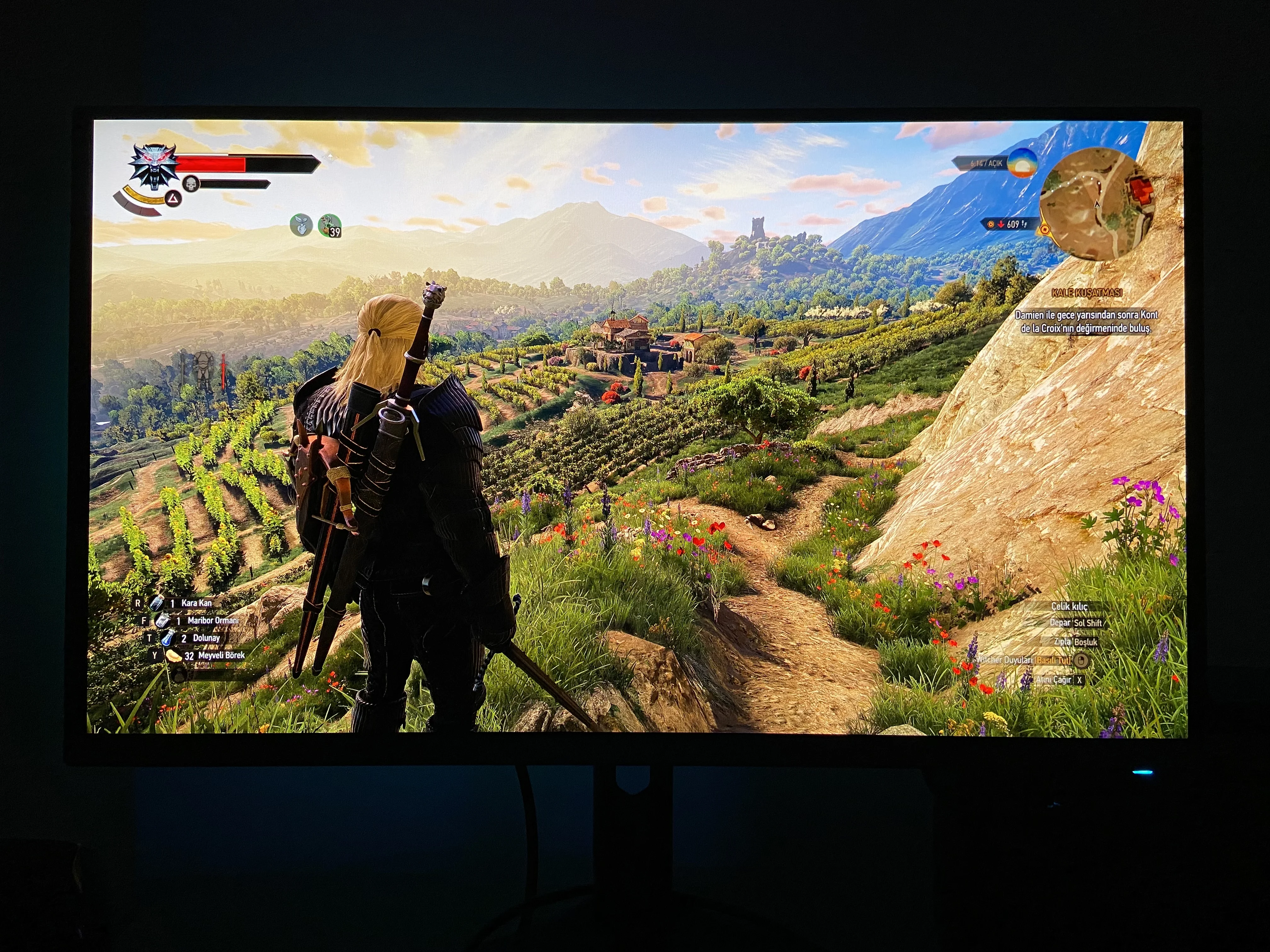Inspect the leaf-and-fist buff icon

301,225
